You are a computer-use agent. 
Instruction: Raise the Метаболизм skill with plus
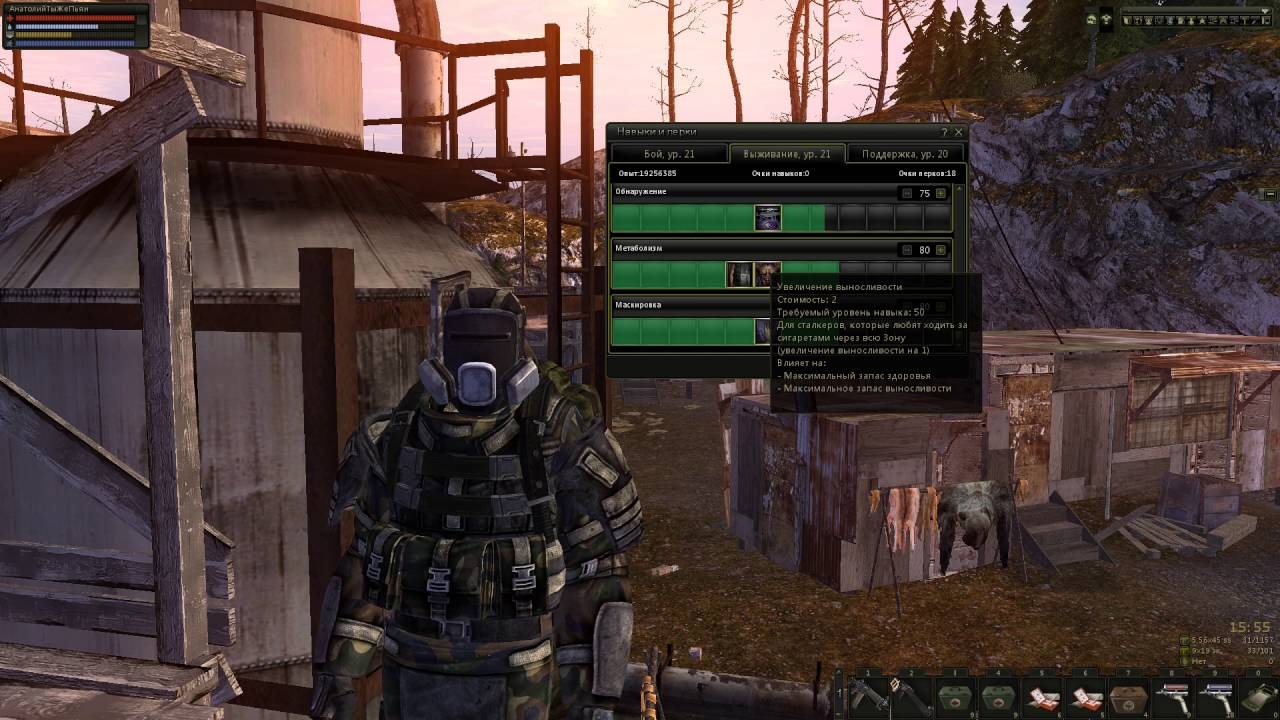click(940, 250)
